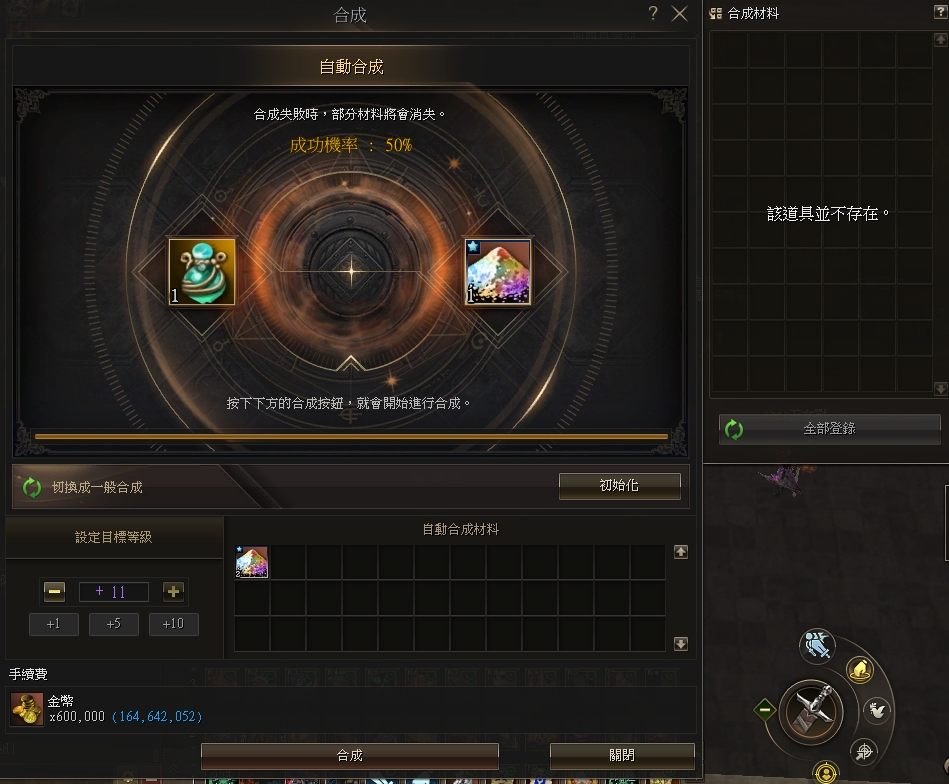Close the window with the 關閉 button
Screen dimensions: 949x784
[x=621, y=755]
